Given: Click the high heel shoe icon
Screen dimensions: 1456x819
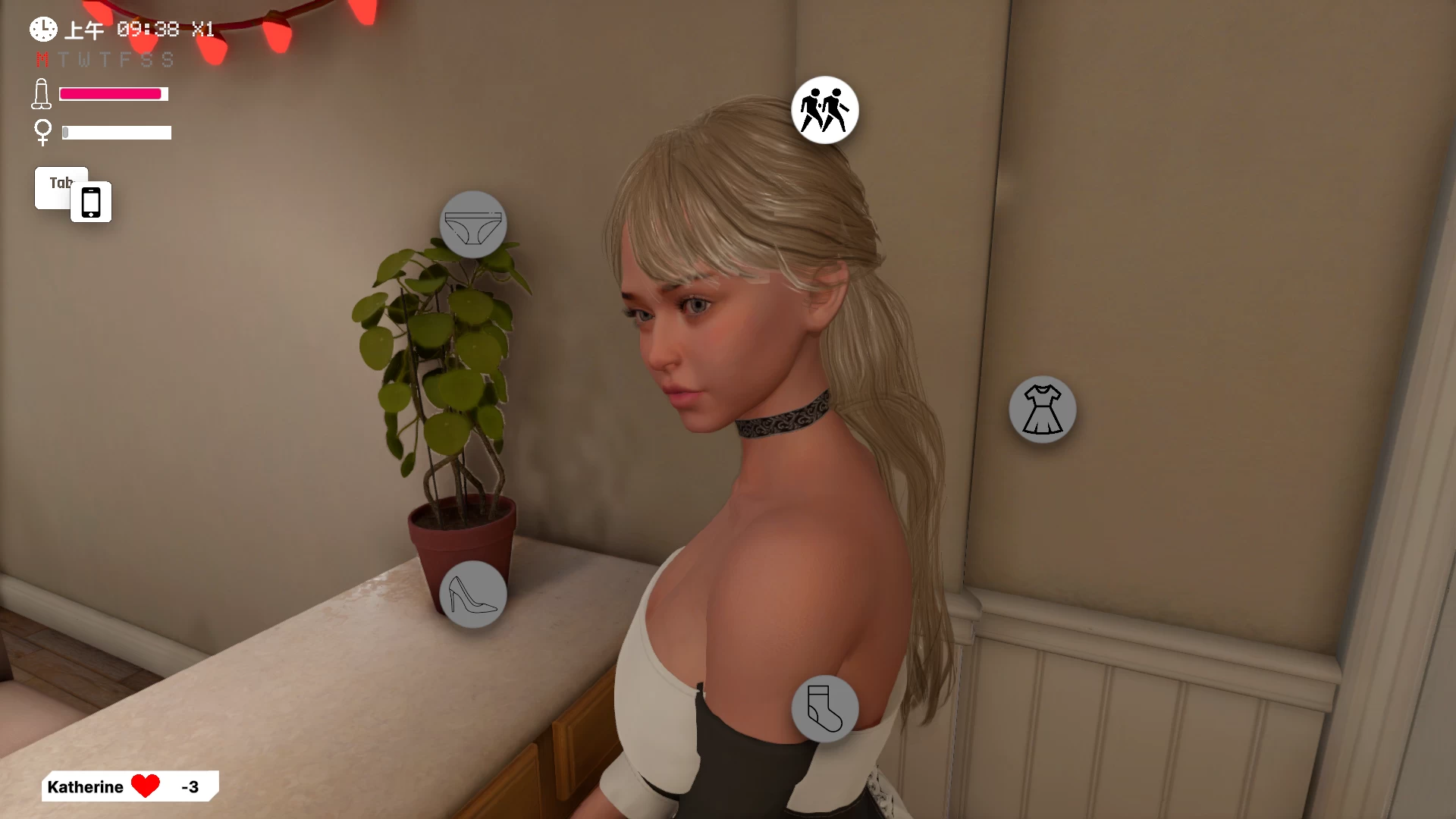Looking at the screenshot, I should point(473,595).
